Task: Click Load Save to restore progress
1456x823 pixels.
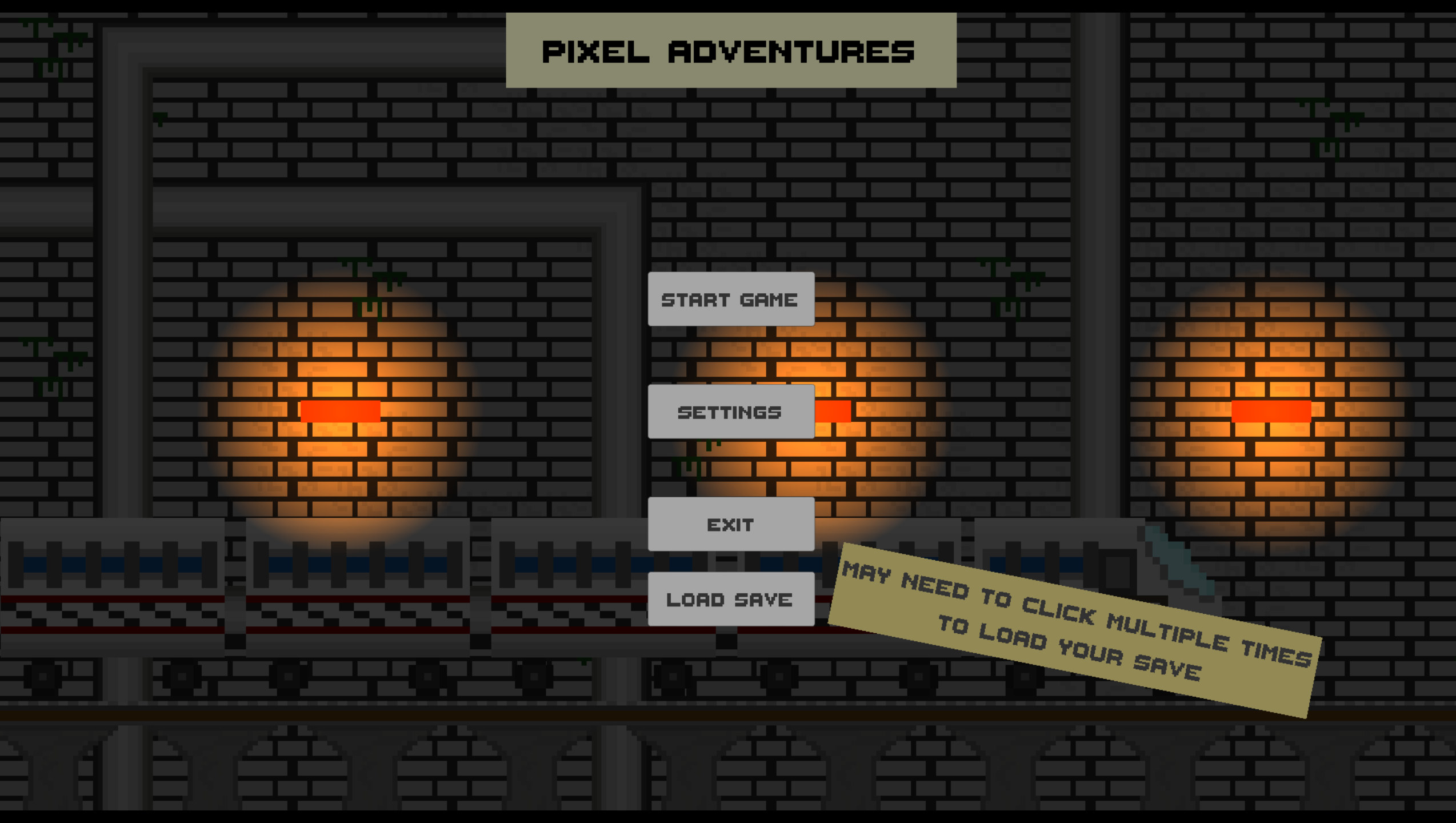Action: tap(731, 599)
